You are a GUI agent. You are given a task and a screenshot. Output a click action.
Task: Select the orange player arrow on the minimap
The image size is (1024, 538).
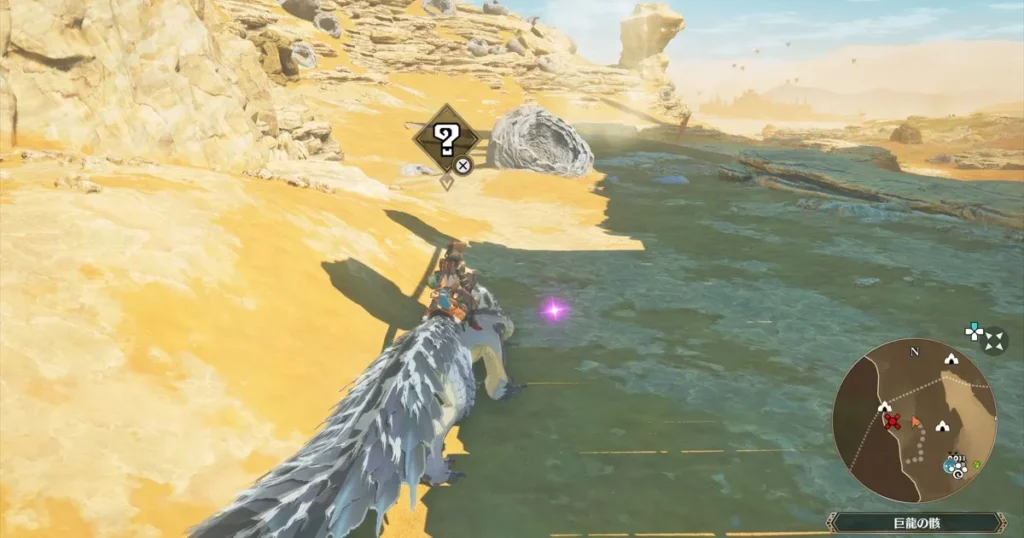click(915, 421)
